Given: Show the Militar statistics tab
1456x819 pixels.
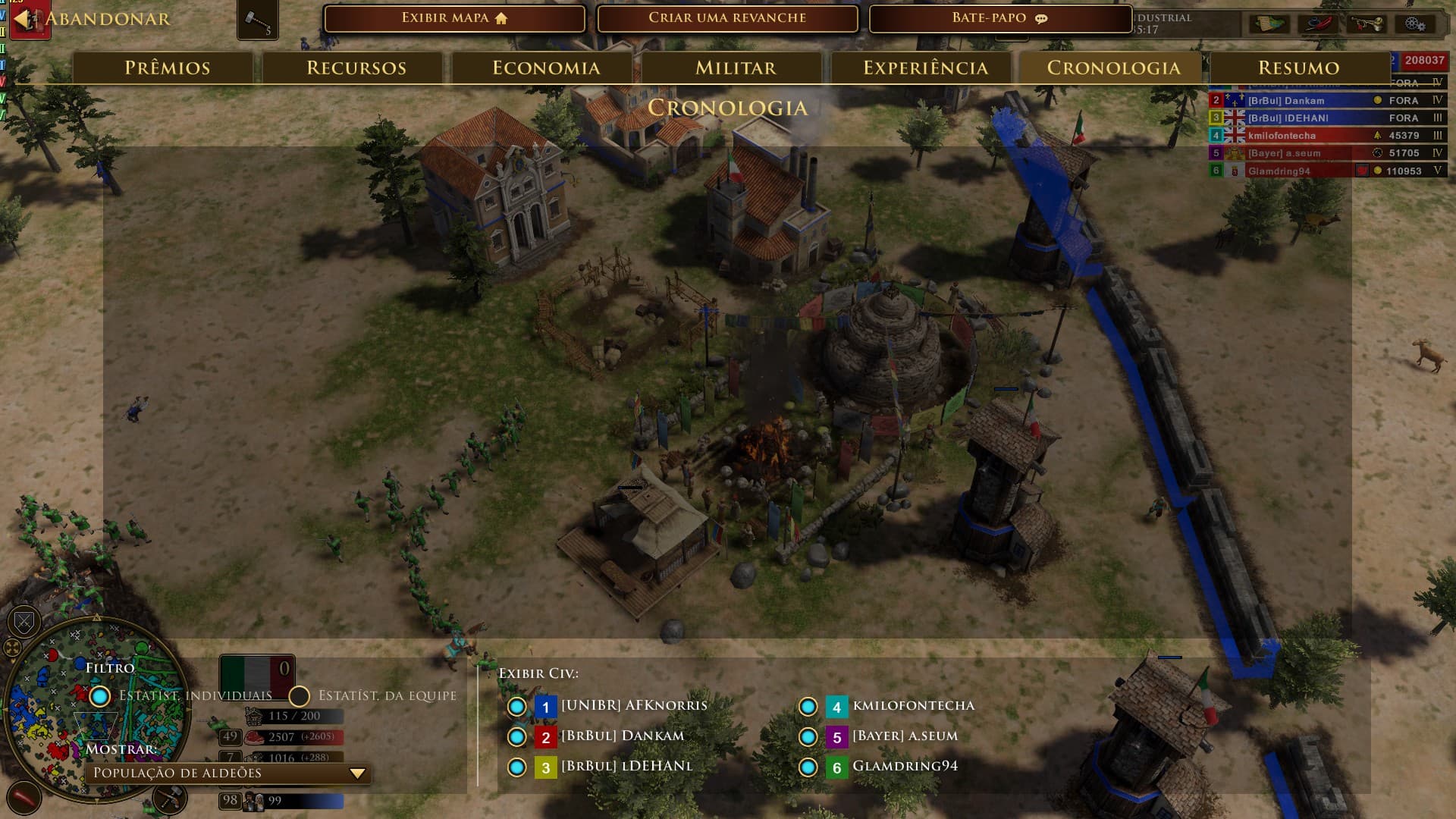Looking at the screenshot, I should click(x=736, y=68).
